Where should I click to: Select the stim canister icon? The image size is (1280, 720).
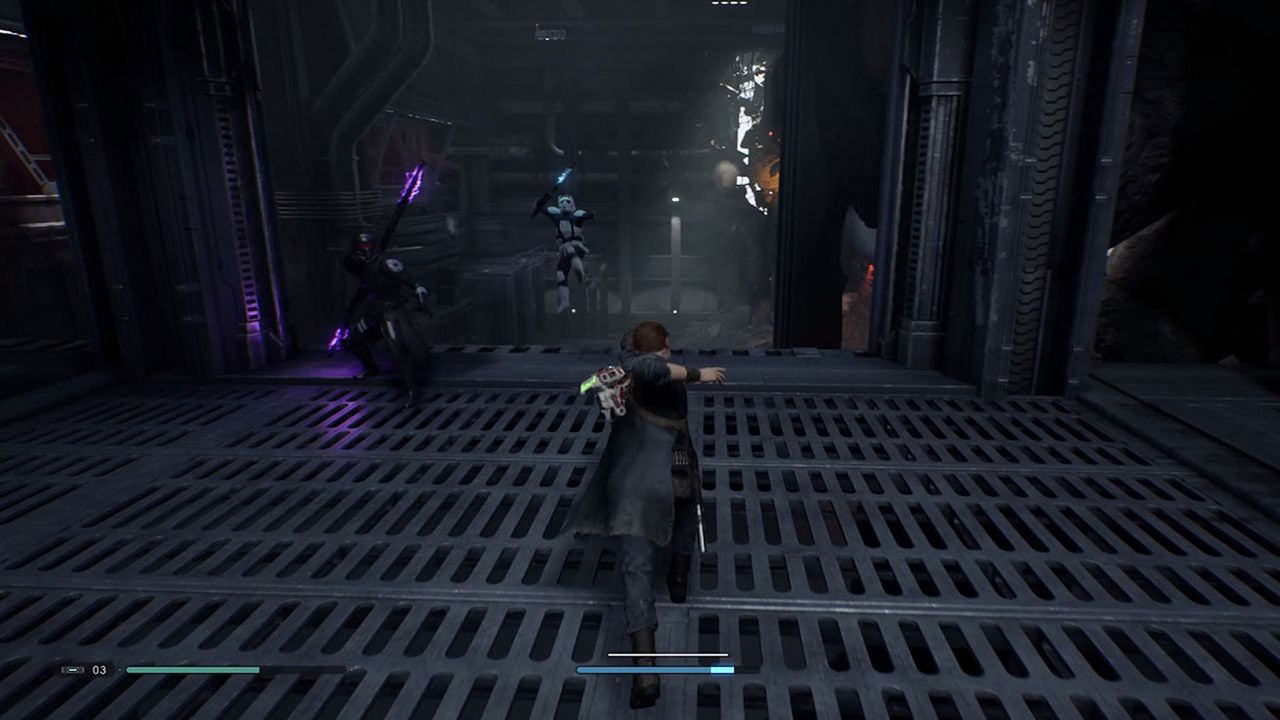click(x=72, y=670)
